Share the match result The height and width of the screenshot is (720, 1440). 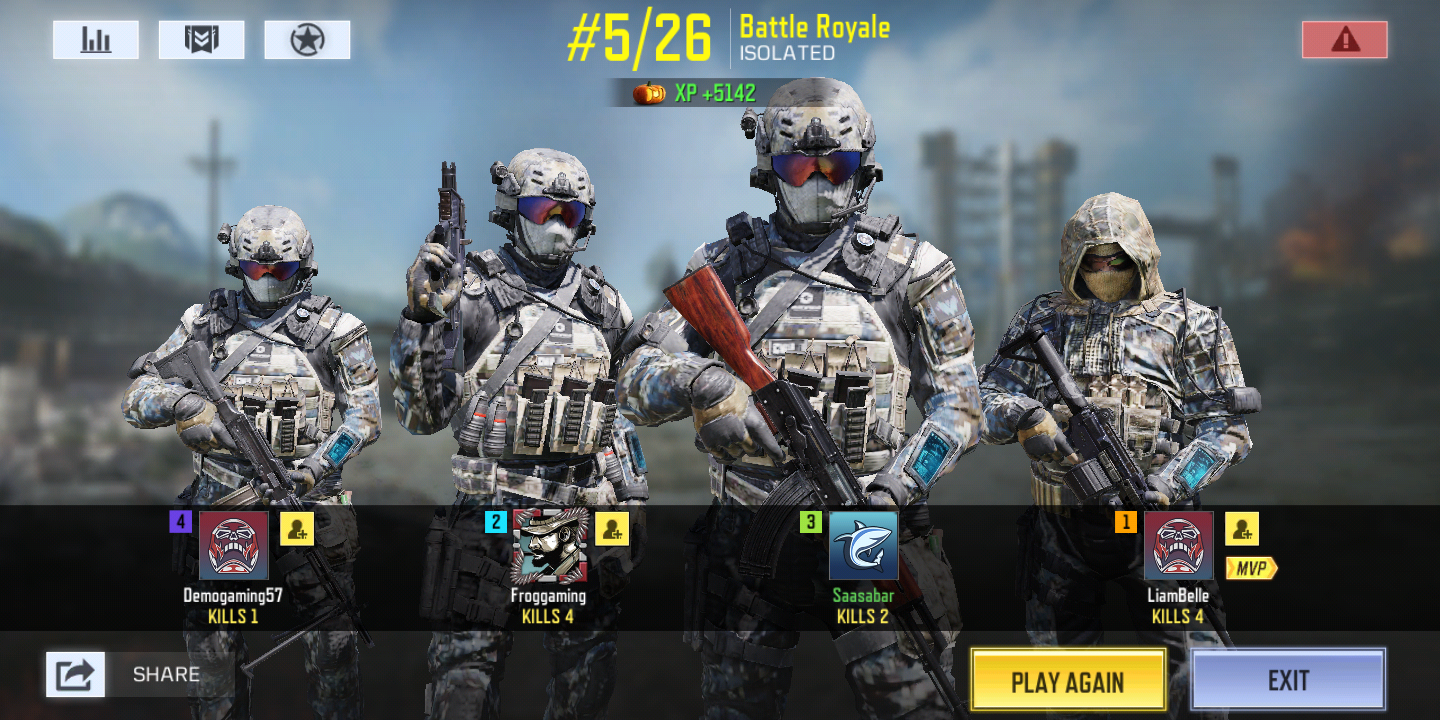coord(76,674)
